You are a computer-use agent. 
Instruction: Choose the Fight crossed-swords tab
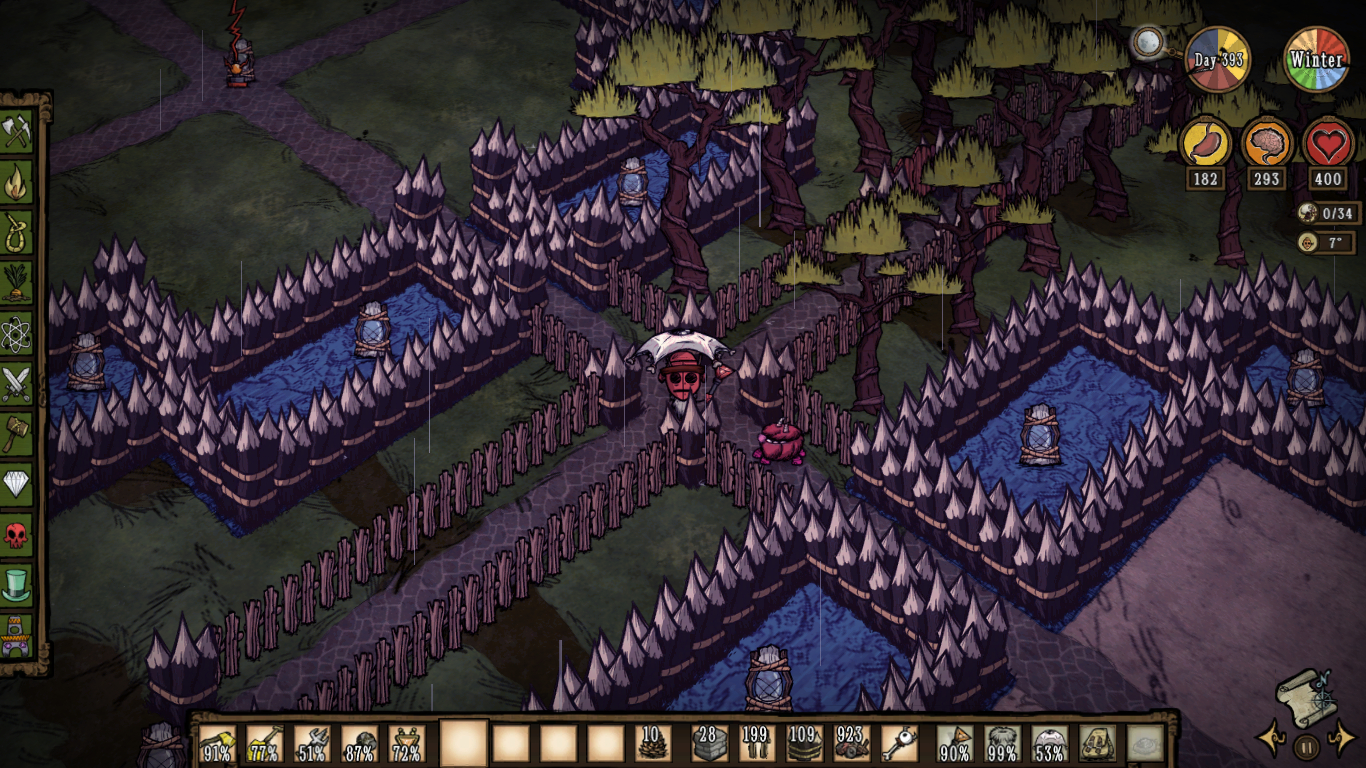pos(17,384)
